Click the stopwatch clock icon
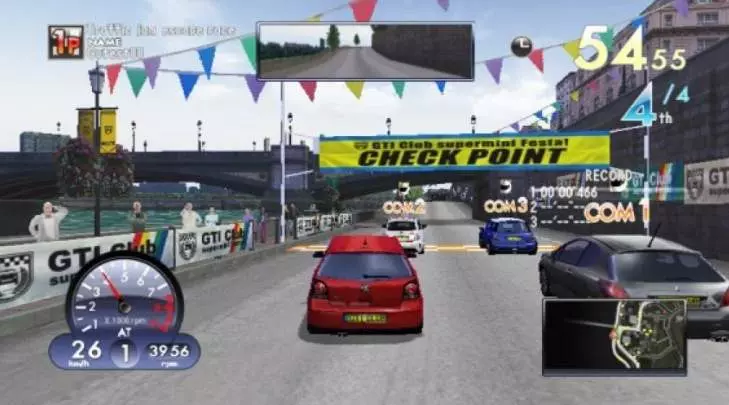 click(520, 45)
